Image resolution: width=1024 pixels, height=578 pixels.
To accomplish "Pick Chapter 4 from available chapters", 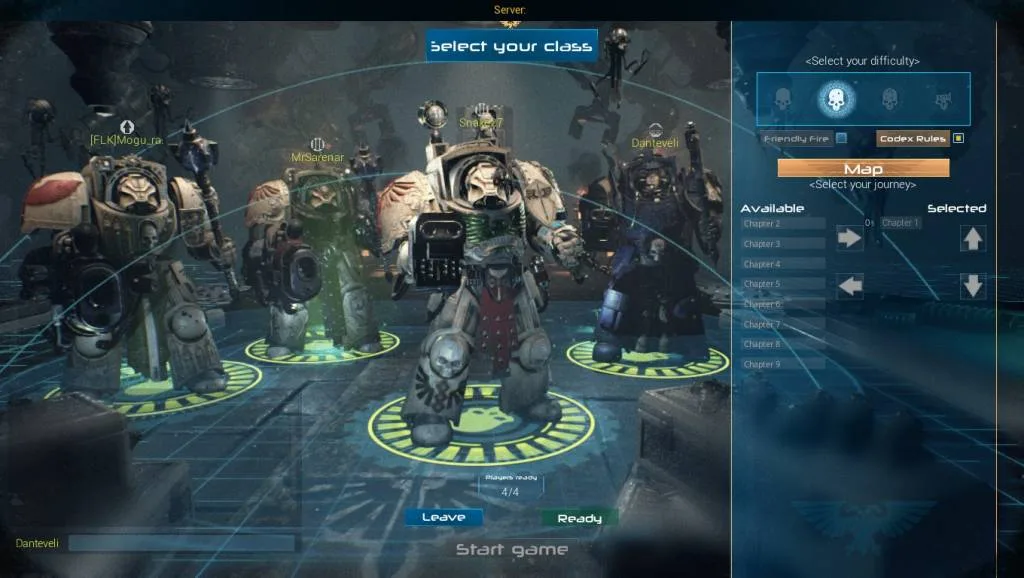I will click(x=782, y=264).
